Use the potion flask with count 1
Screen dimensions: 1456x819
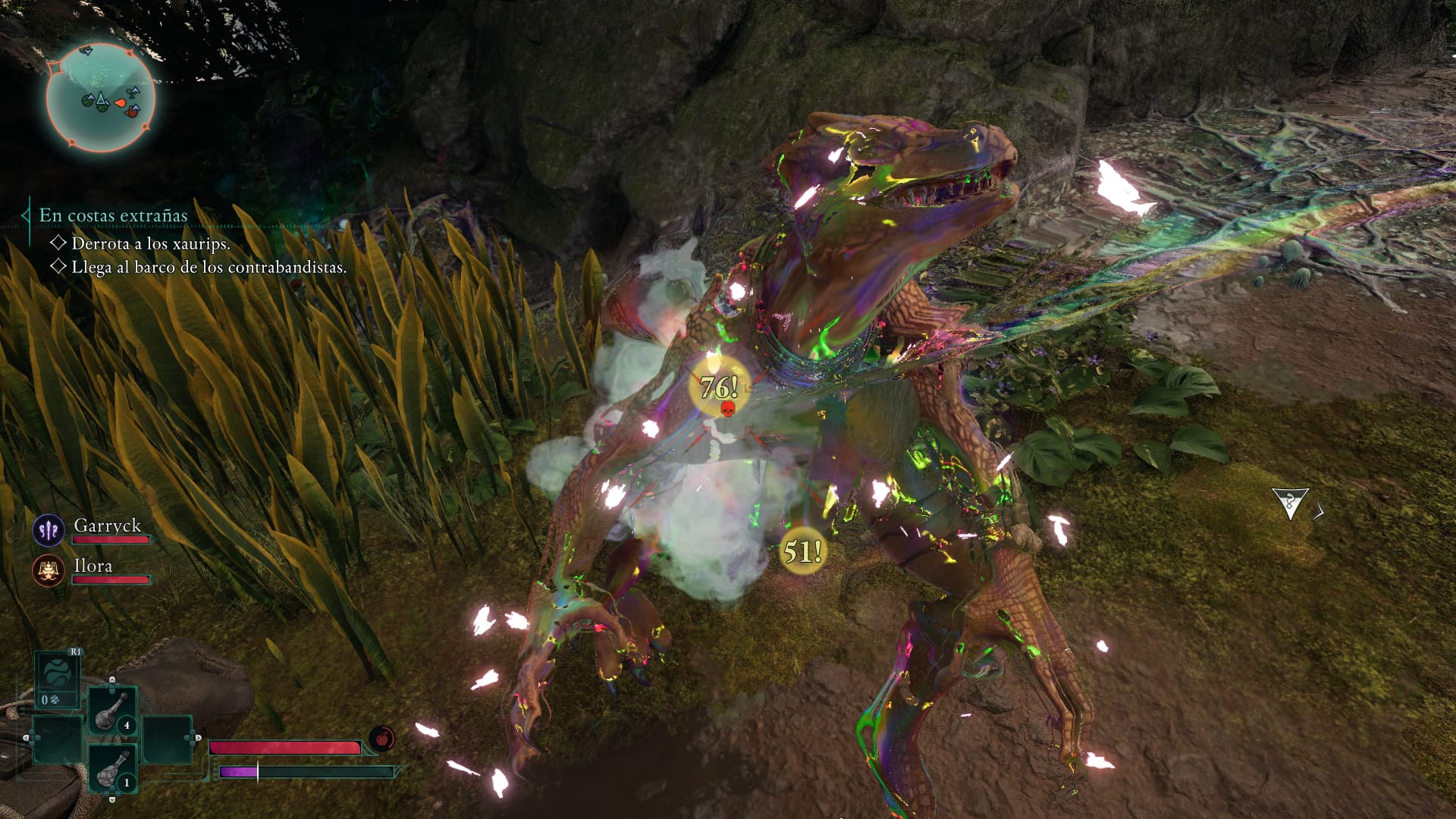point(111,768)
